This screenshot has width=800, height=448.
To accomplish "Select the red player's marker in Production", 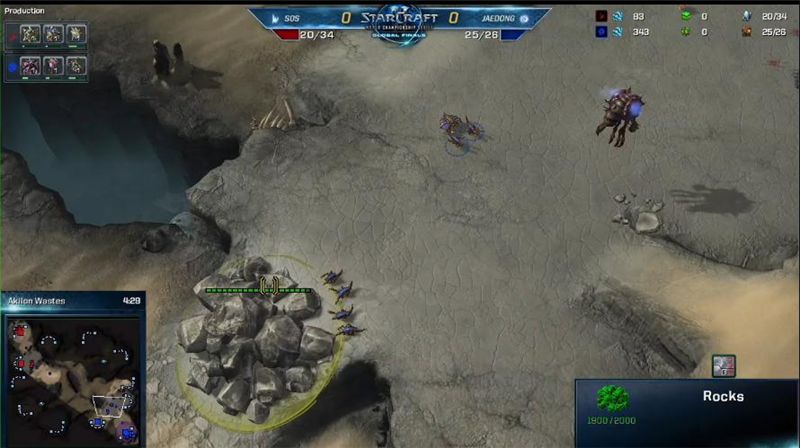I will point(10,34).
